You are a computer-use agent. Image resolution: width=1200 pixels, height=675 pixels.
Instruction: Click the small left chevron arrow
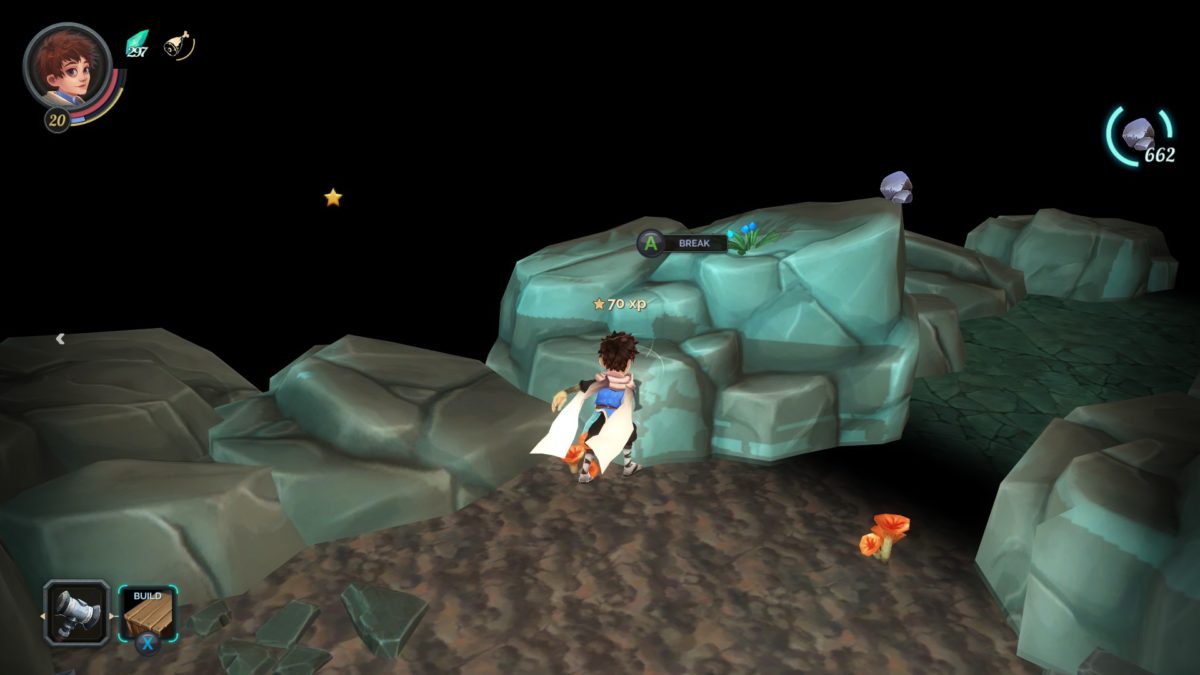tap(60, 339)
